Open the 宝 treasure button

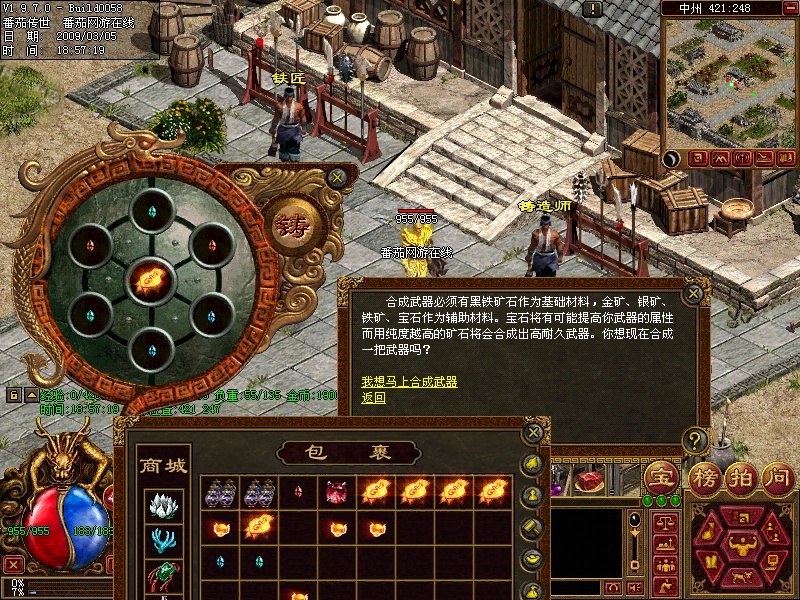pos(661,476)
